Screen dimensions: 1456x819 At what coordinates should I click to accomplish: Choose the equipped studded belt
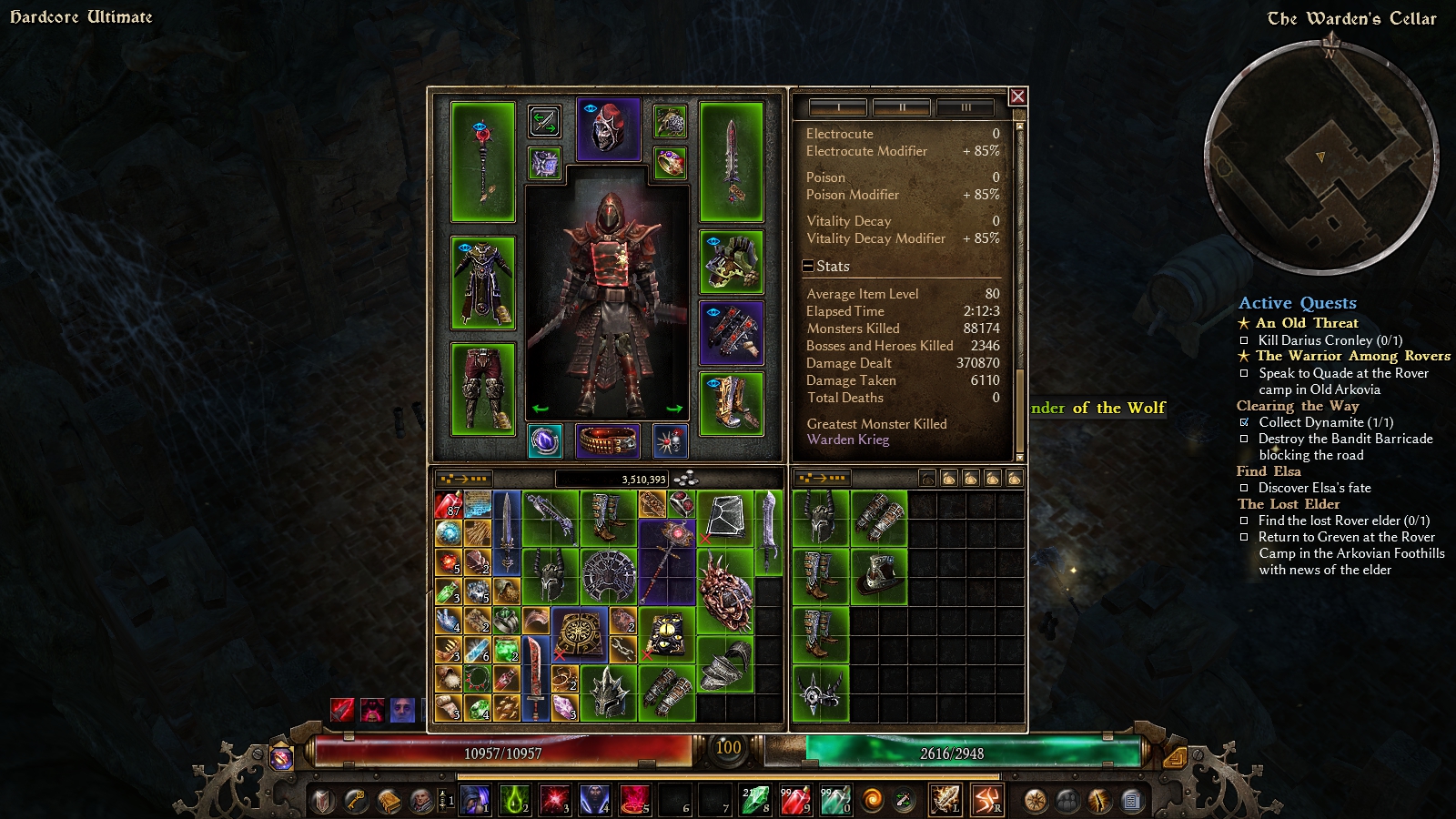(x=608, y=441)
